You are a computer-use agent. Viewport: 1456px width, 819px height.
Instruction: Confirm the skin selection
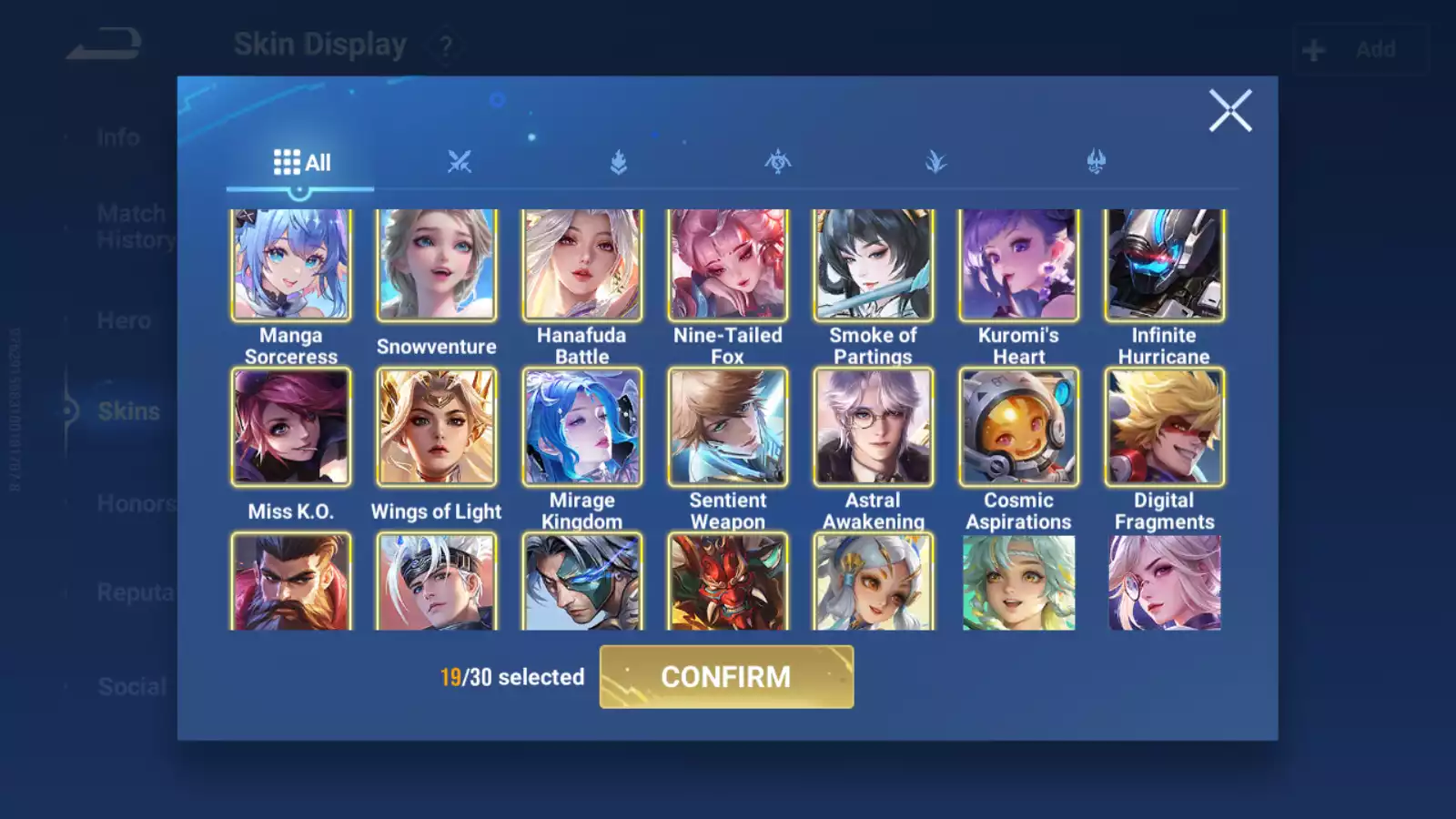(x=726, y=677)
